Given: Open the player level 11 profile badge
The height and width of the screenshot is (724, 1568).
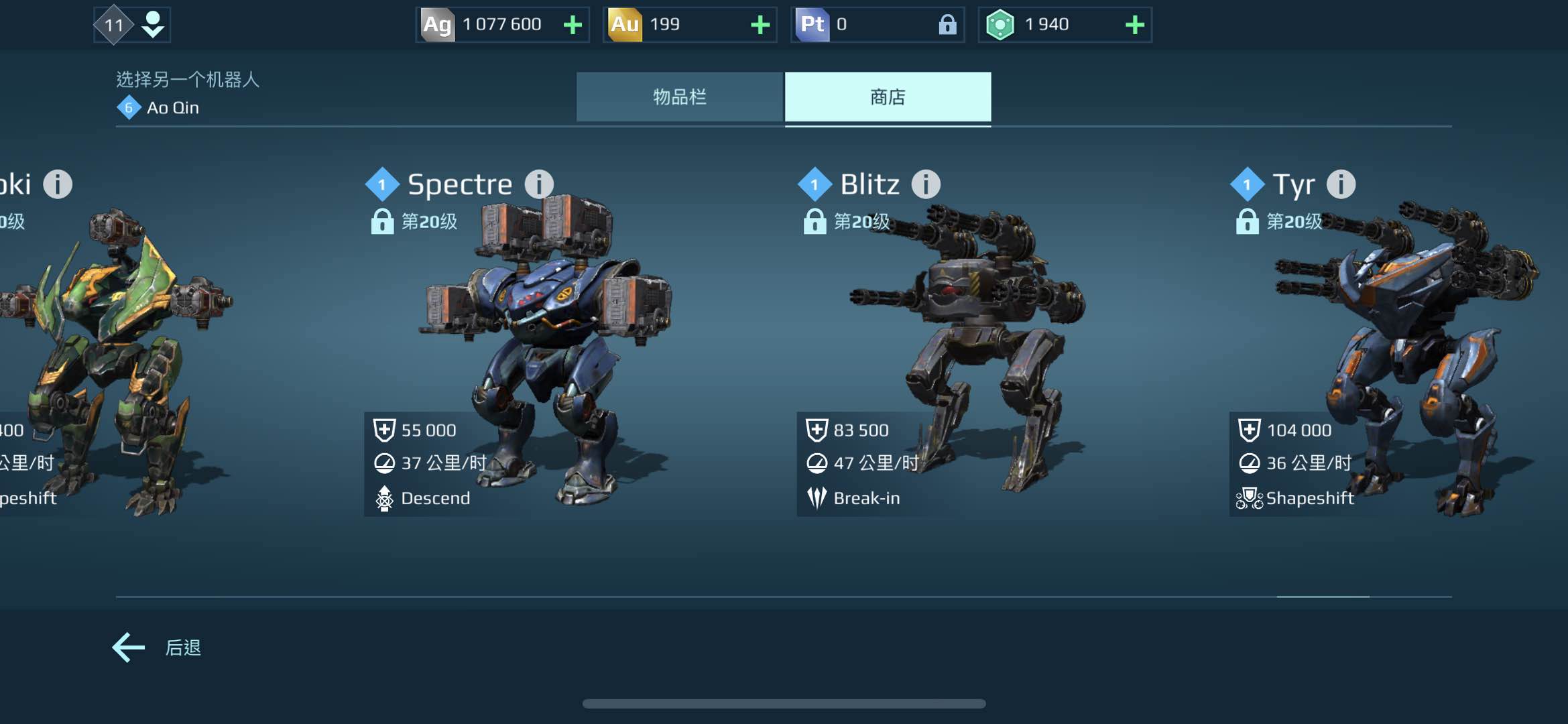Looking at the screenshot, I should coord(131,25).
